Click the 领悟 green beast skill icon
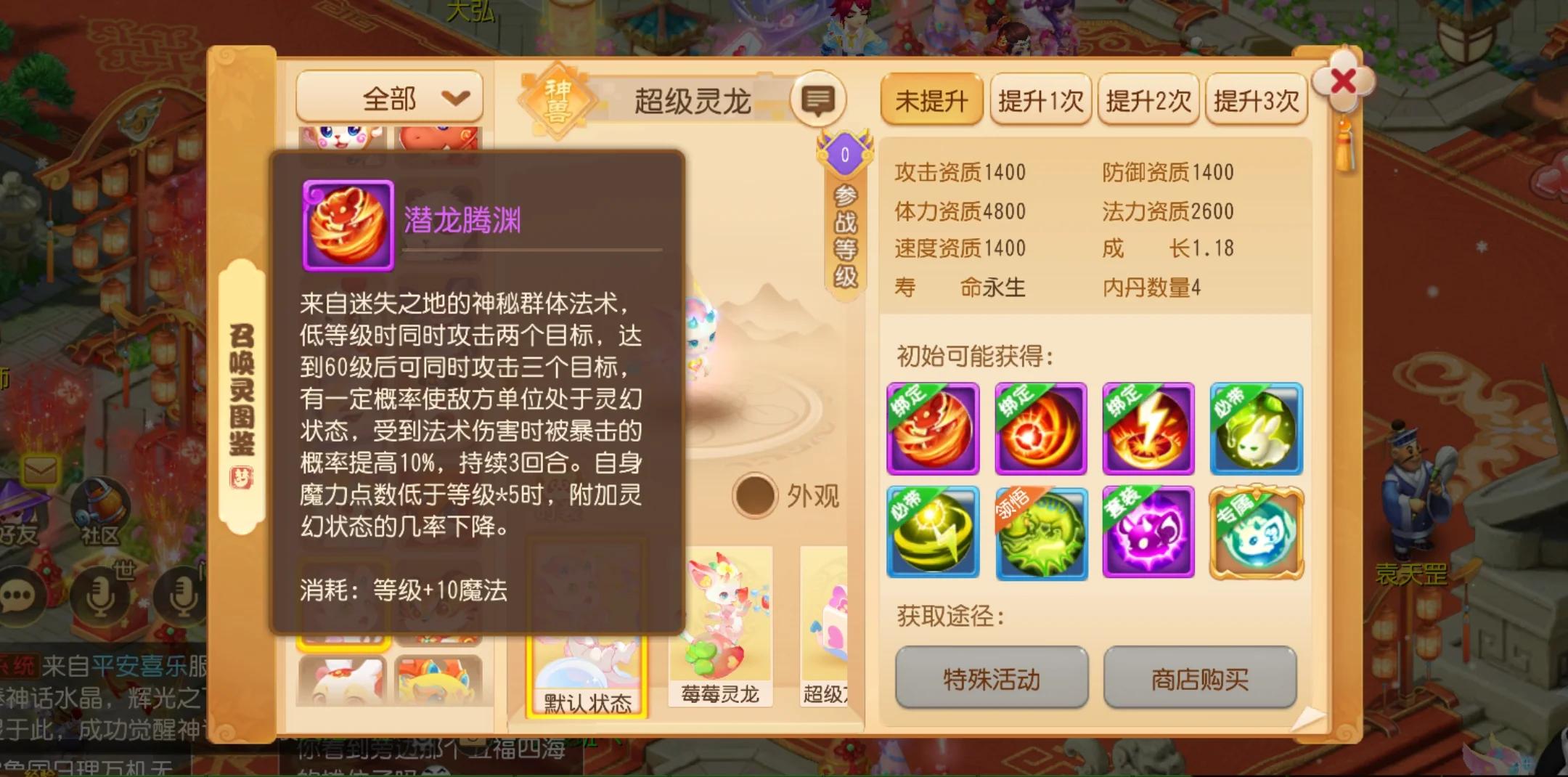The width and height of the screenshot is (1568, 777). 1042,533
